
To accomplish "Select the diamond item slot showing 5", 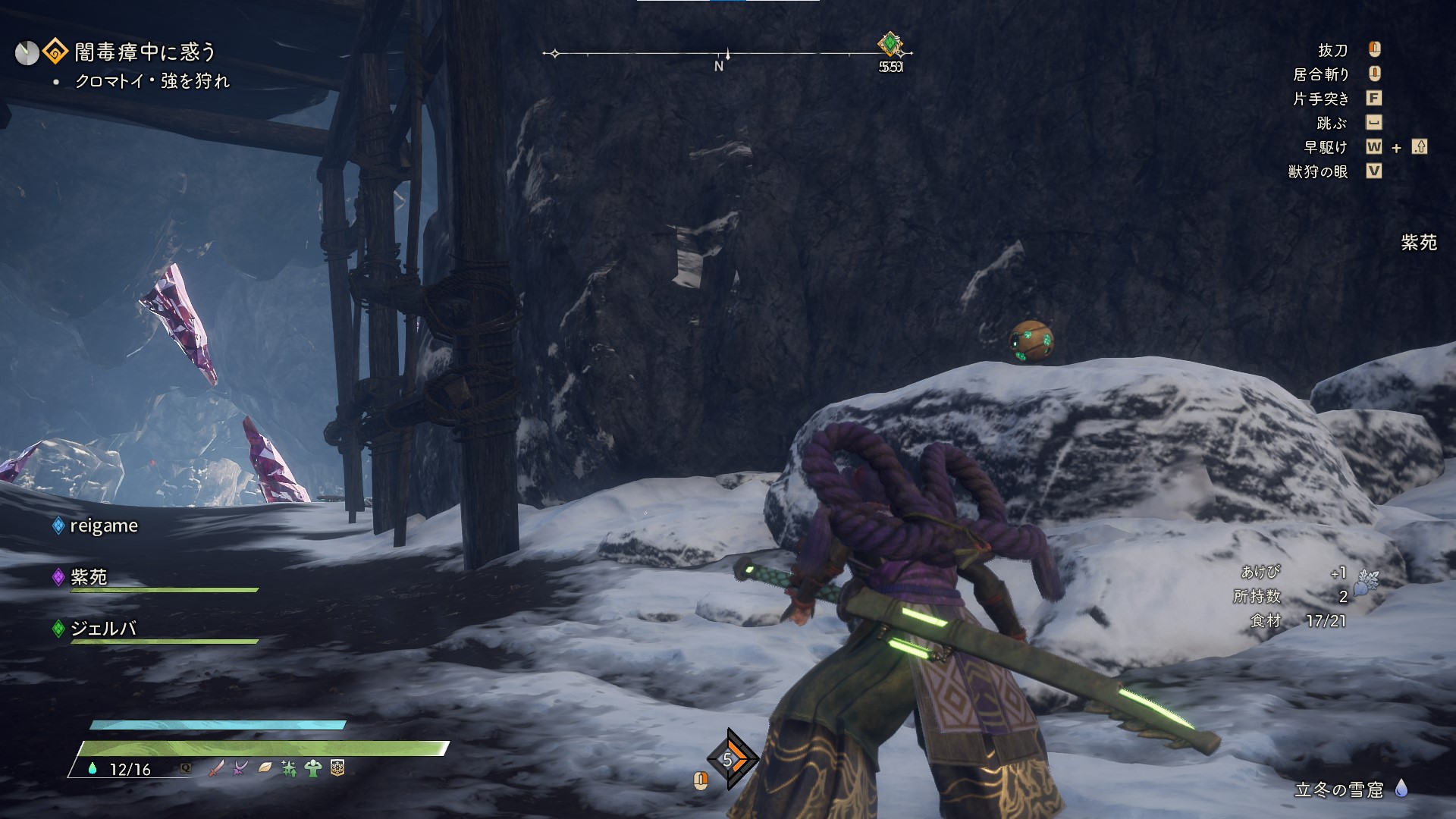I will (729, 759).
